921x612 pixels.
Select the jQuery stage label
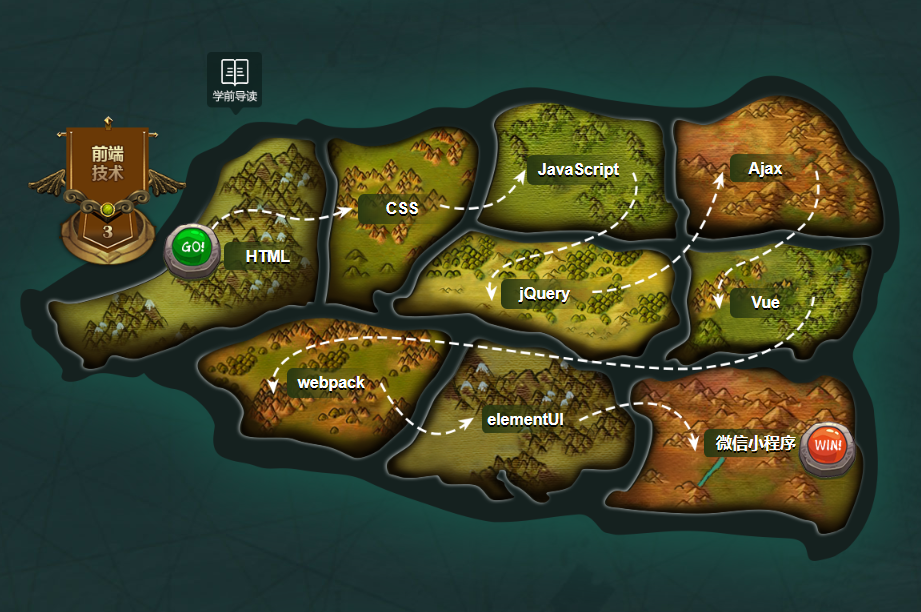pyautogui.click(x=544, y=293)
